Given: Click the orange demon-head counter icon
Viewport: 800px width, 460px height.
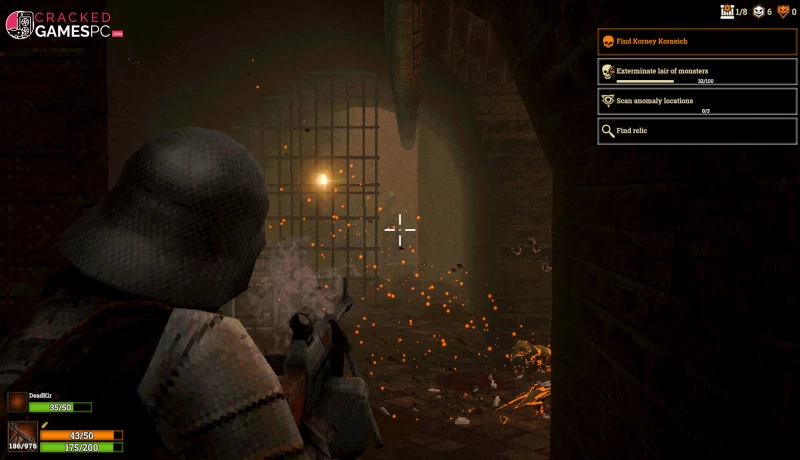Looking at the screenshot, I should [x=783, y=12].
